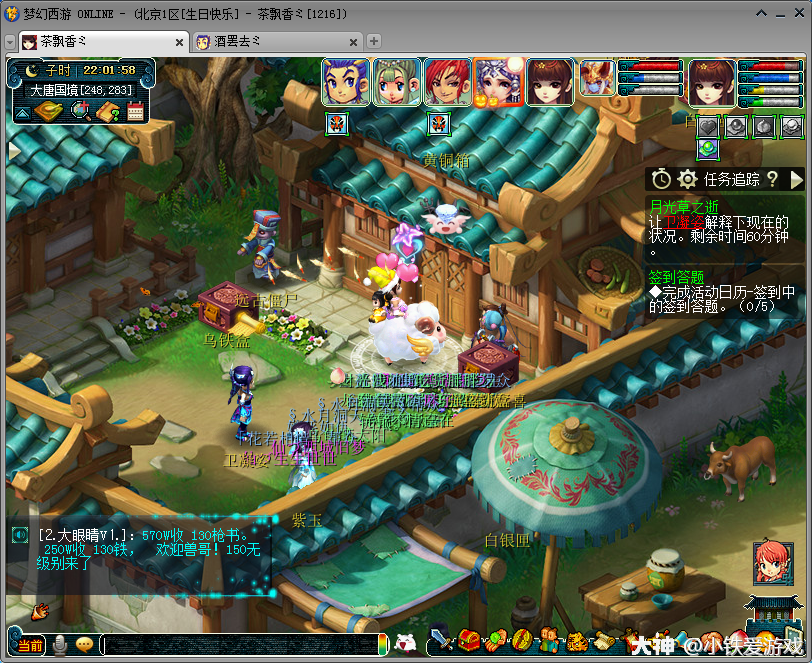Image resolution: width=812 pixels, height=663 pixels.
Task: Click the green orb buff icon
Action: 708,149
